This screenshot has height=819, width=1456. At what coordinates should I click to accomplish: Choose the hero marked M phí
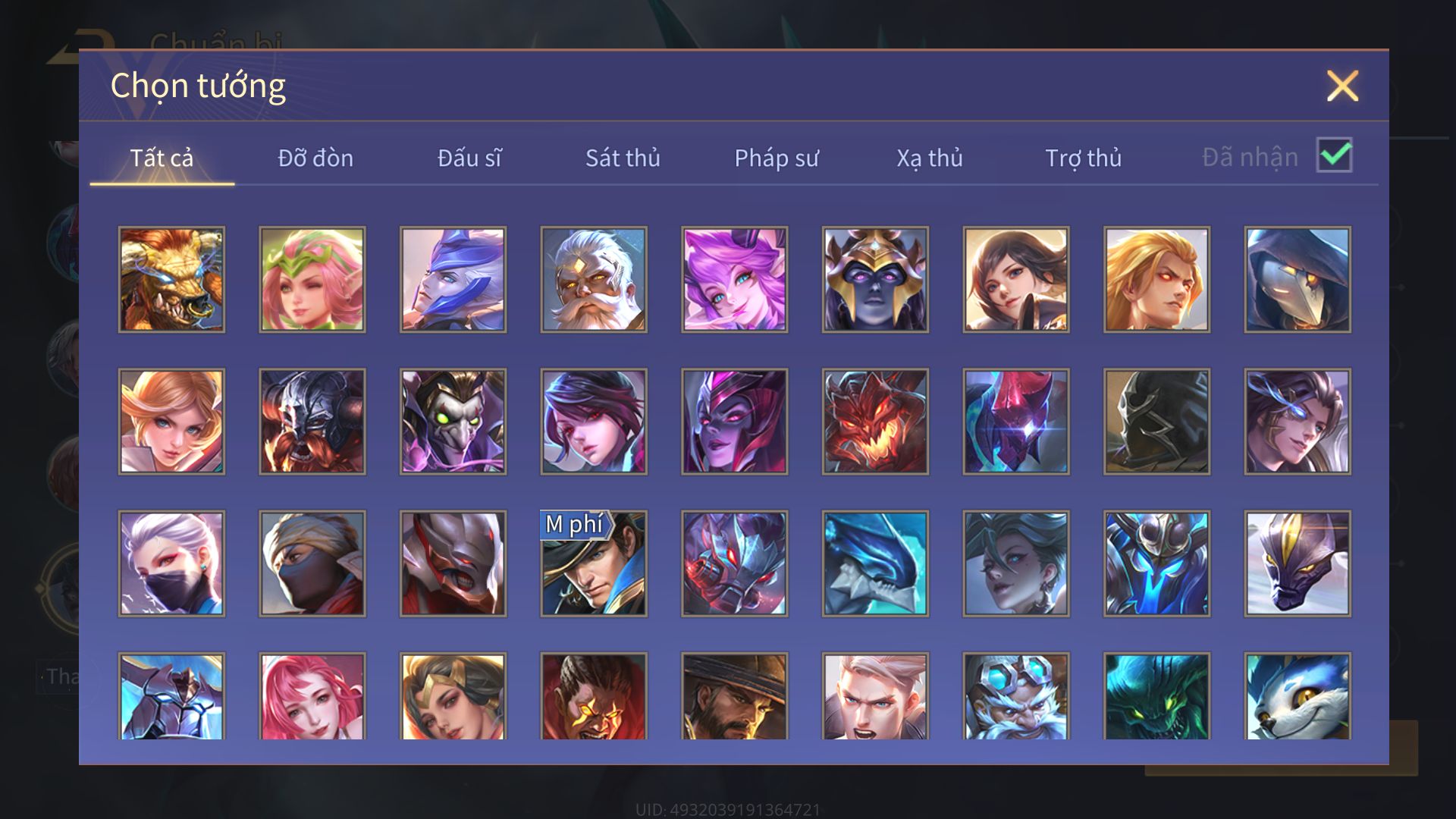(x=594, y=563)
